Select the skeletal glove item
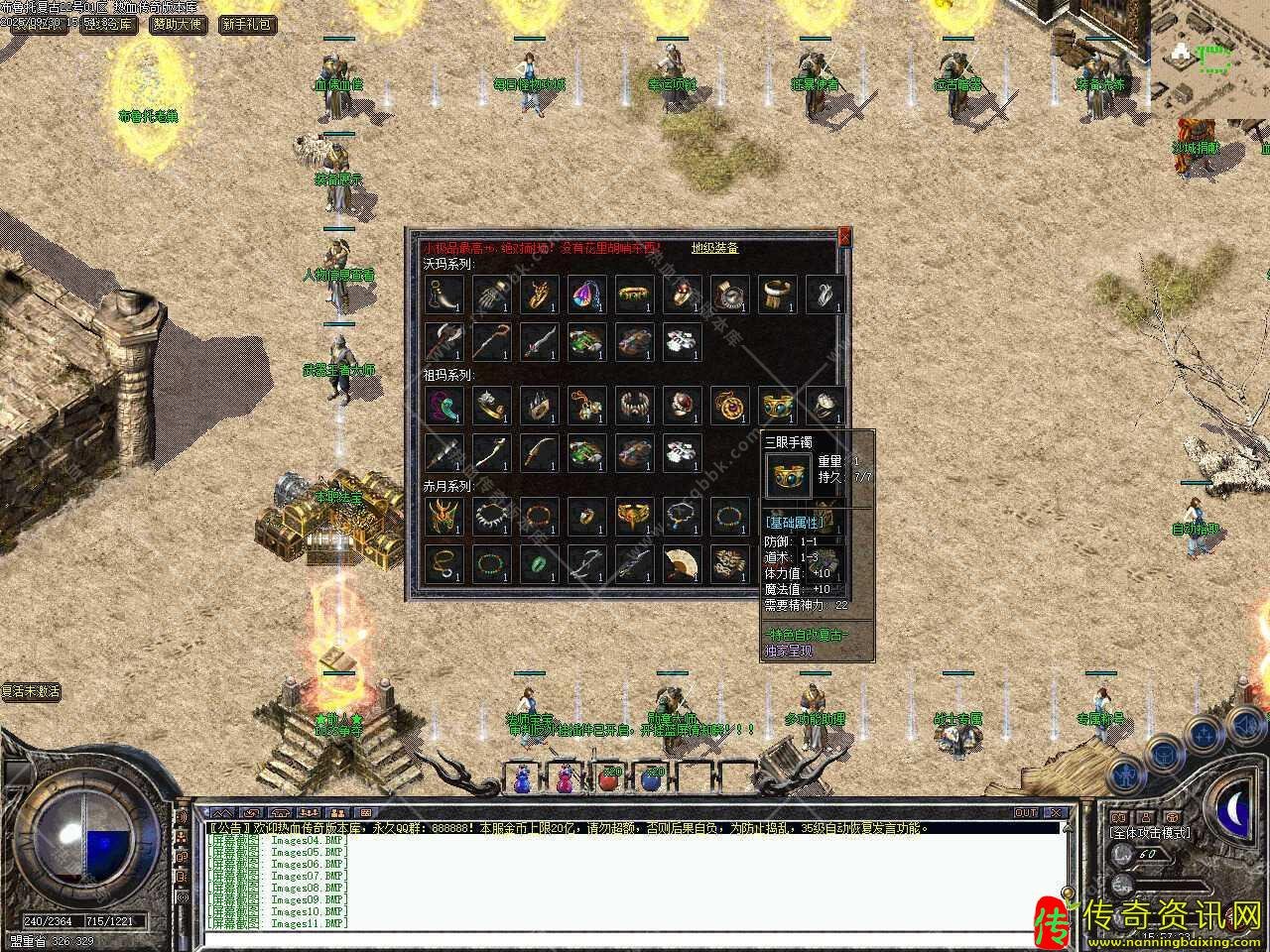This screenshot has height=952, width=1270. coord(490,295)
